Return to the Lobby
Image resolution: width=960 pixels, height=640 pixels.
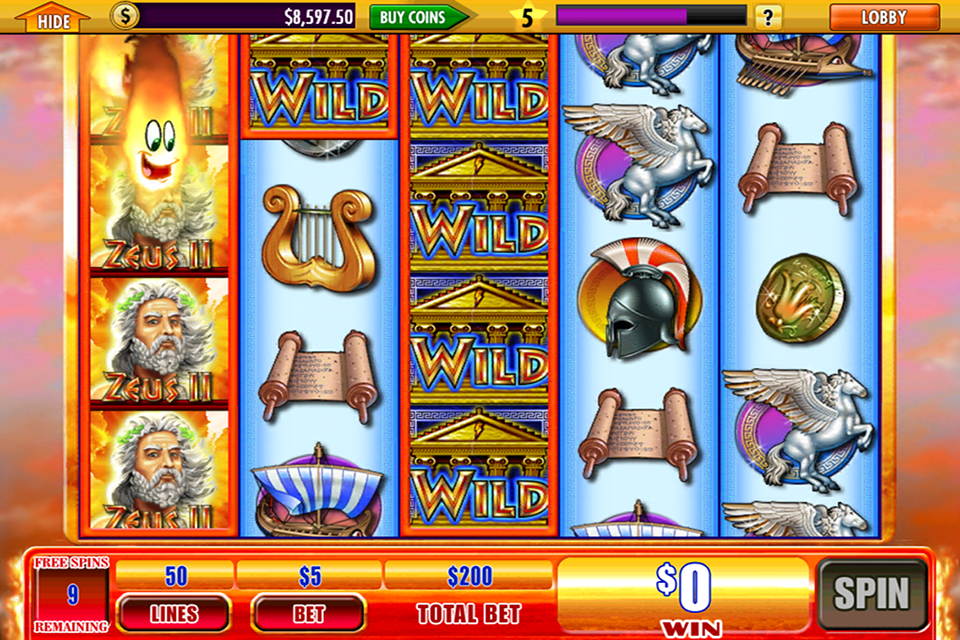[x=883, y=17]
